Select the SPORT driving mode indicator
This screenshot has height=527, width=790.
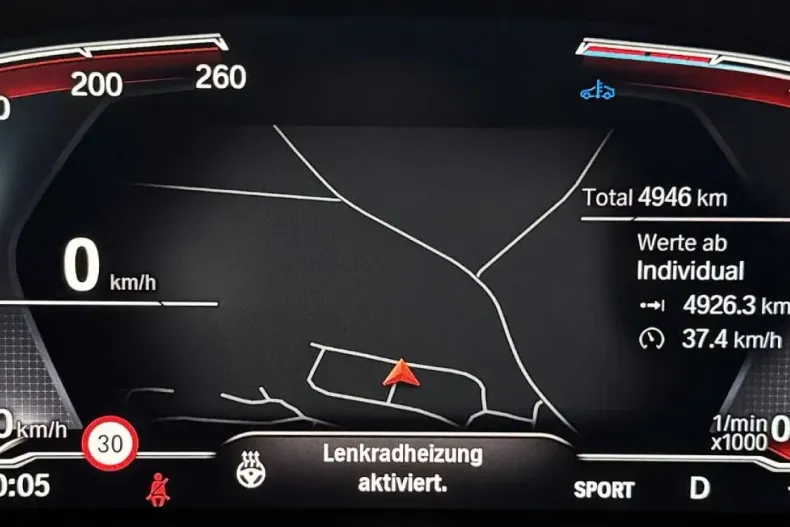point(604,490)
